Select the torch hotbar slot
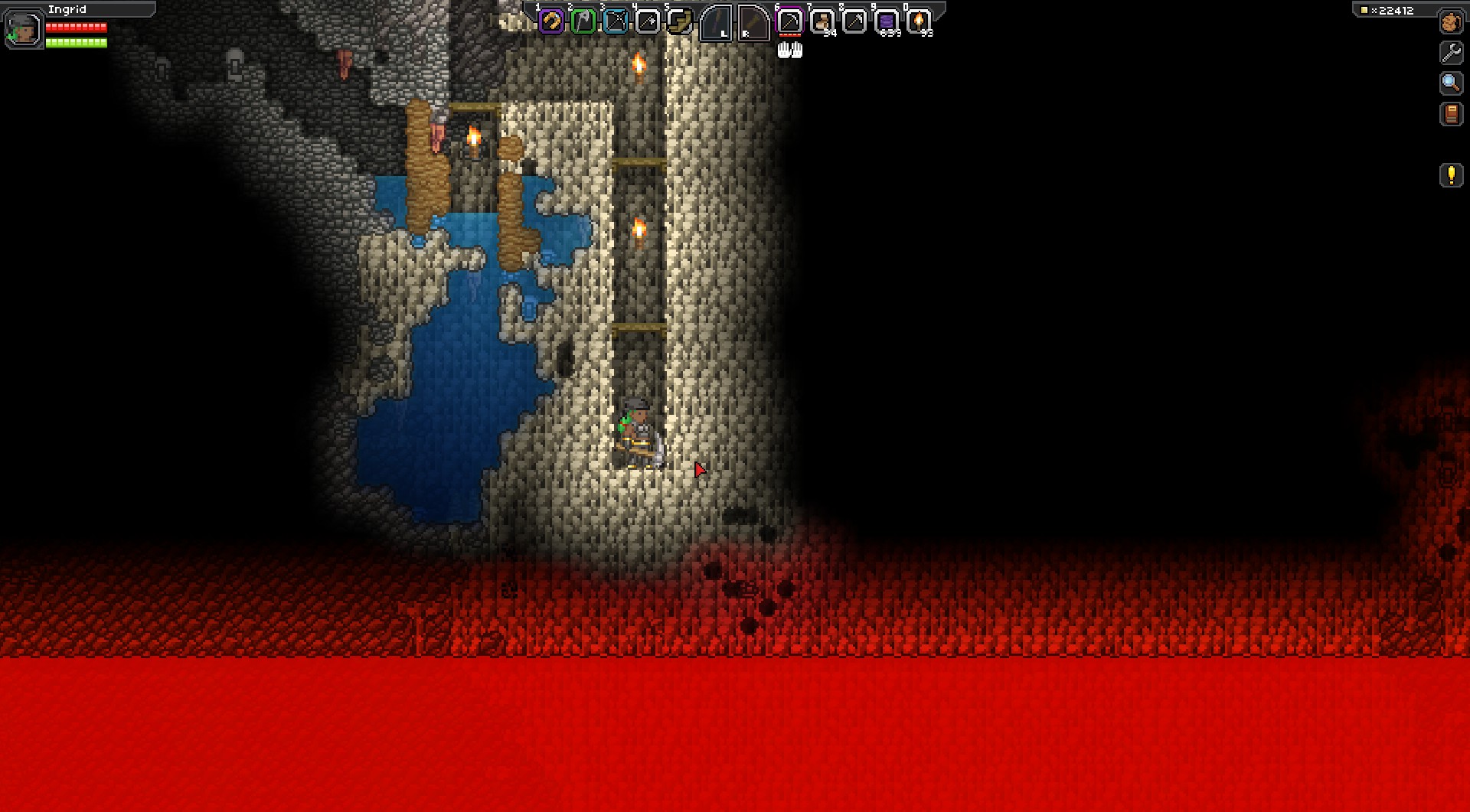This screenshot has height=812, width=1470. coord(918,21)
